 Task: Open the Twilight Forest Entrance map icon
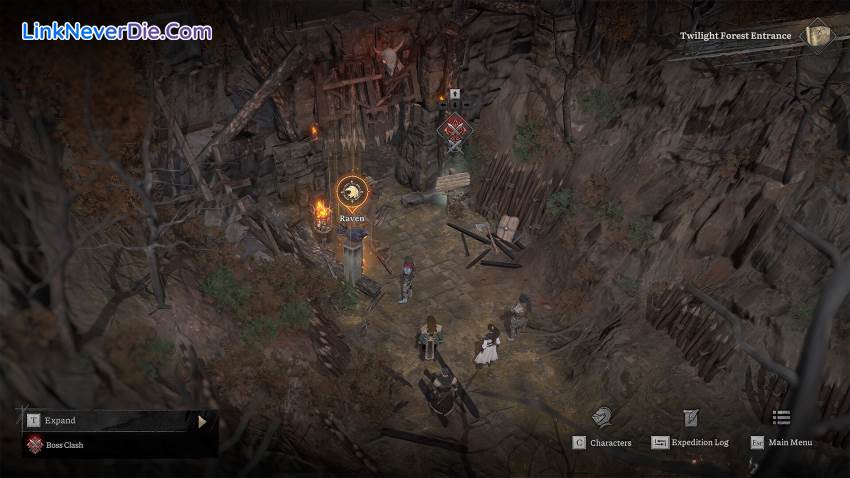tap(819, 36)
